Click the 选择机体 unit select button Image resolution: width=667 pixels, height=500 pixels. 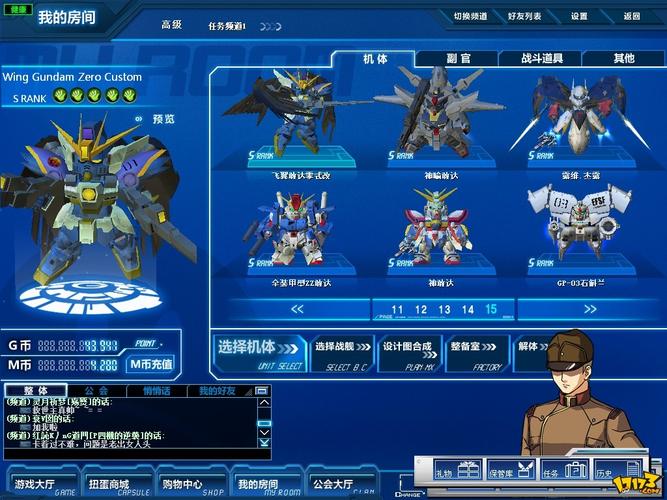point(258,351)
